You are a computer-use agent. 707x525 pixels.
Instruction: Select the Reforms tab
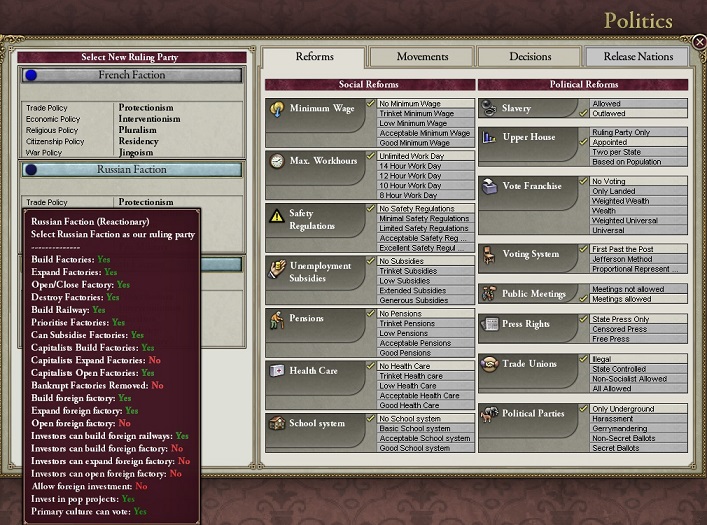tap(314, 57)
